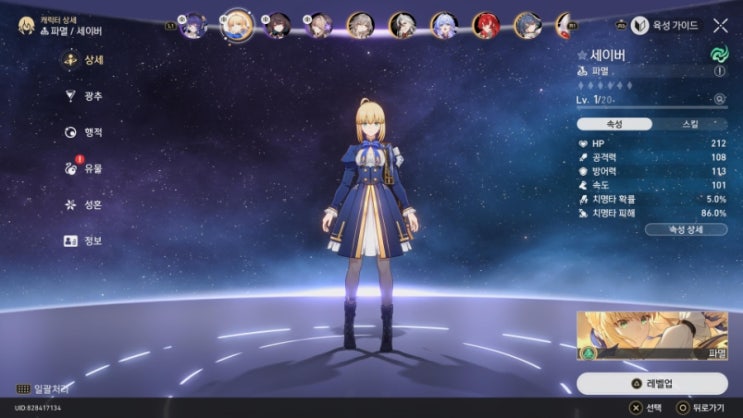743x418 pixels.
Task: Select the 스킬 (Skills) tab
Action: pos(689,124)
